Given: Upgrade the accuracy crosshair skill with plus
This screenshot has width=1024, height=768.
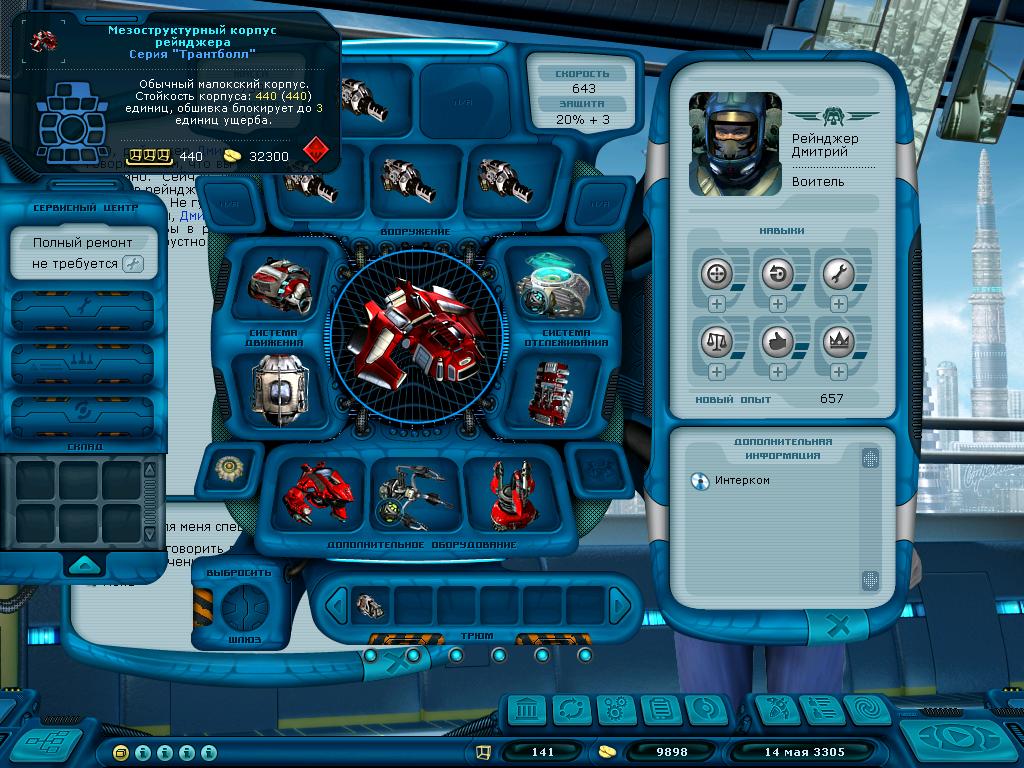Looking at the screenshot, I should coord(717,304).
